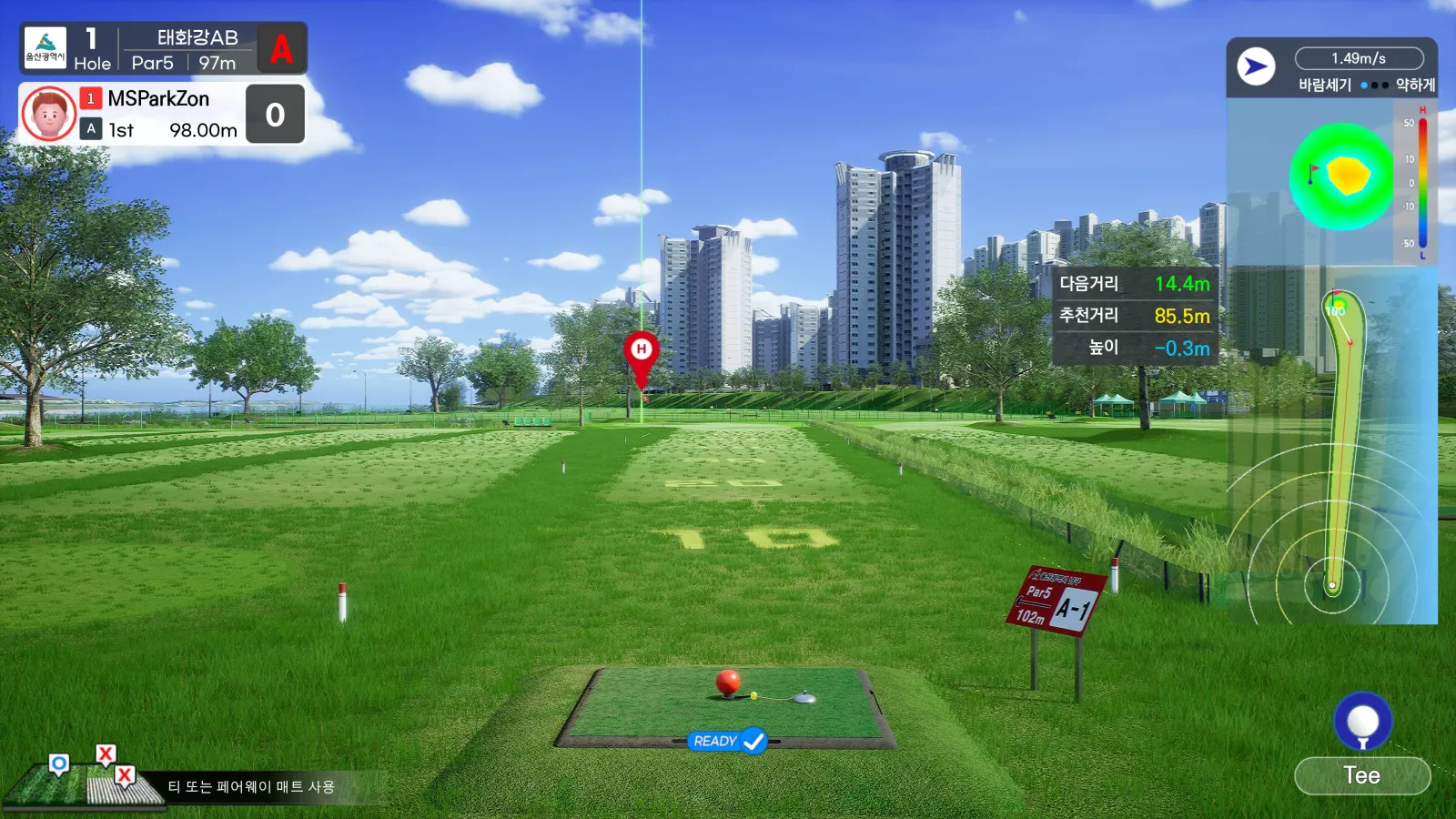Select the MSParkZon player avatar
This screenshot has height=819, width=1456.
coord(48,114)
